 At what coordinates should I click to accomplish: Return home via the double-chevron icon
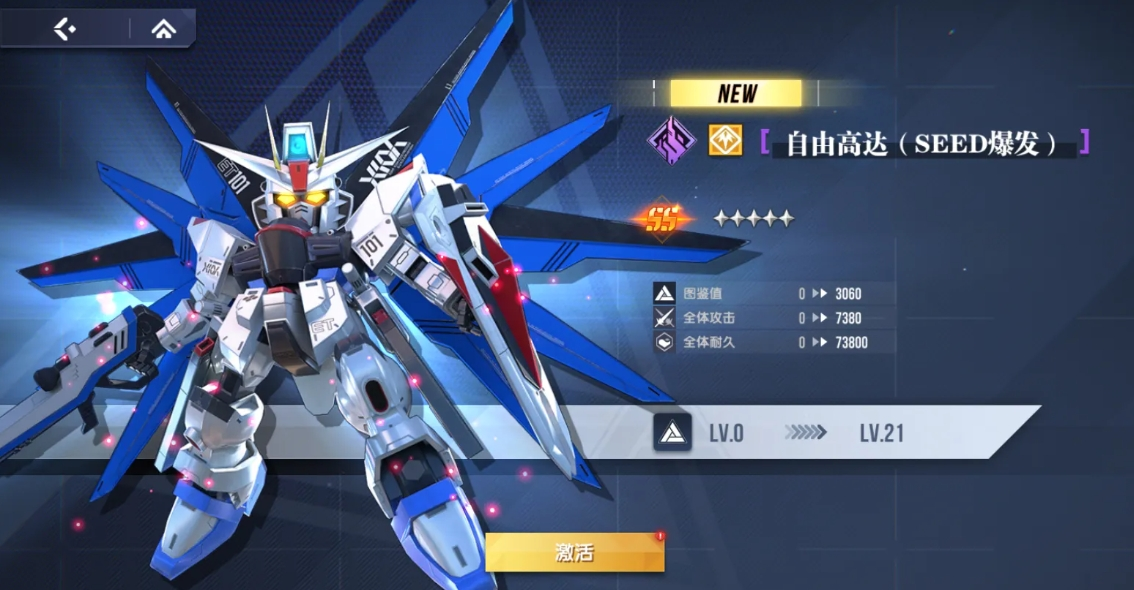pos(163,29)
